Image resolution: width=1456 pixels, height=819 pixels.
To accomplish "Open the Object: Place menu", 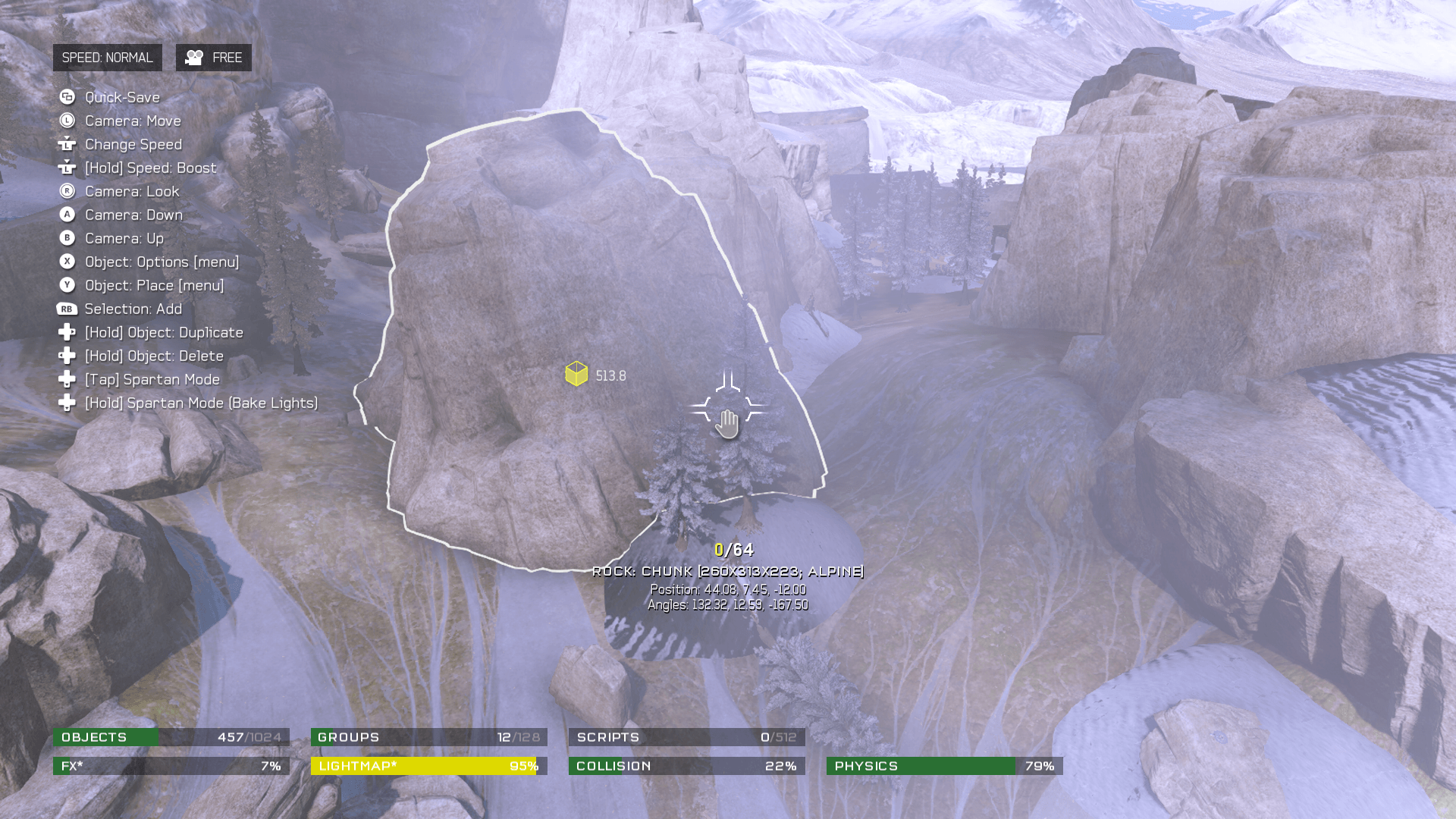I will (x=67, y=285).
